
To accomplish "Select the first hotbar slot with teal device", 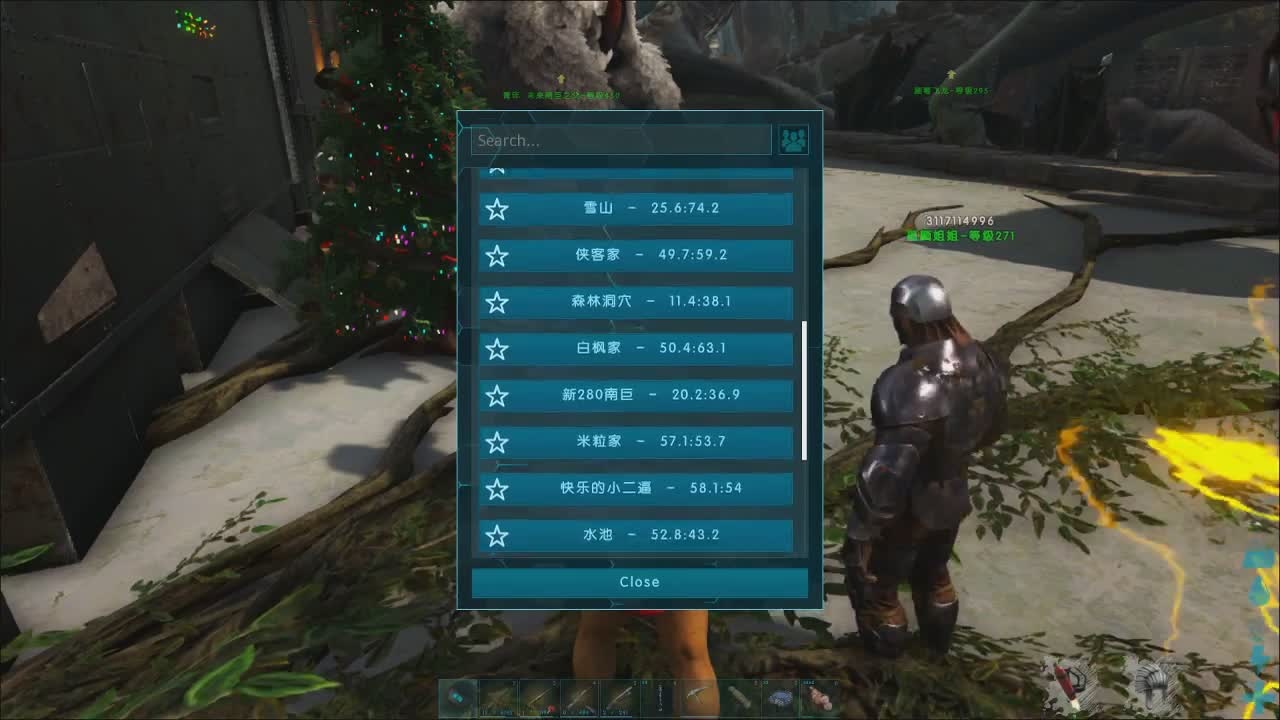I will coord(458,697).
